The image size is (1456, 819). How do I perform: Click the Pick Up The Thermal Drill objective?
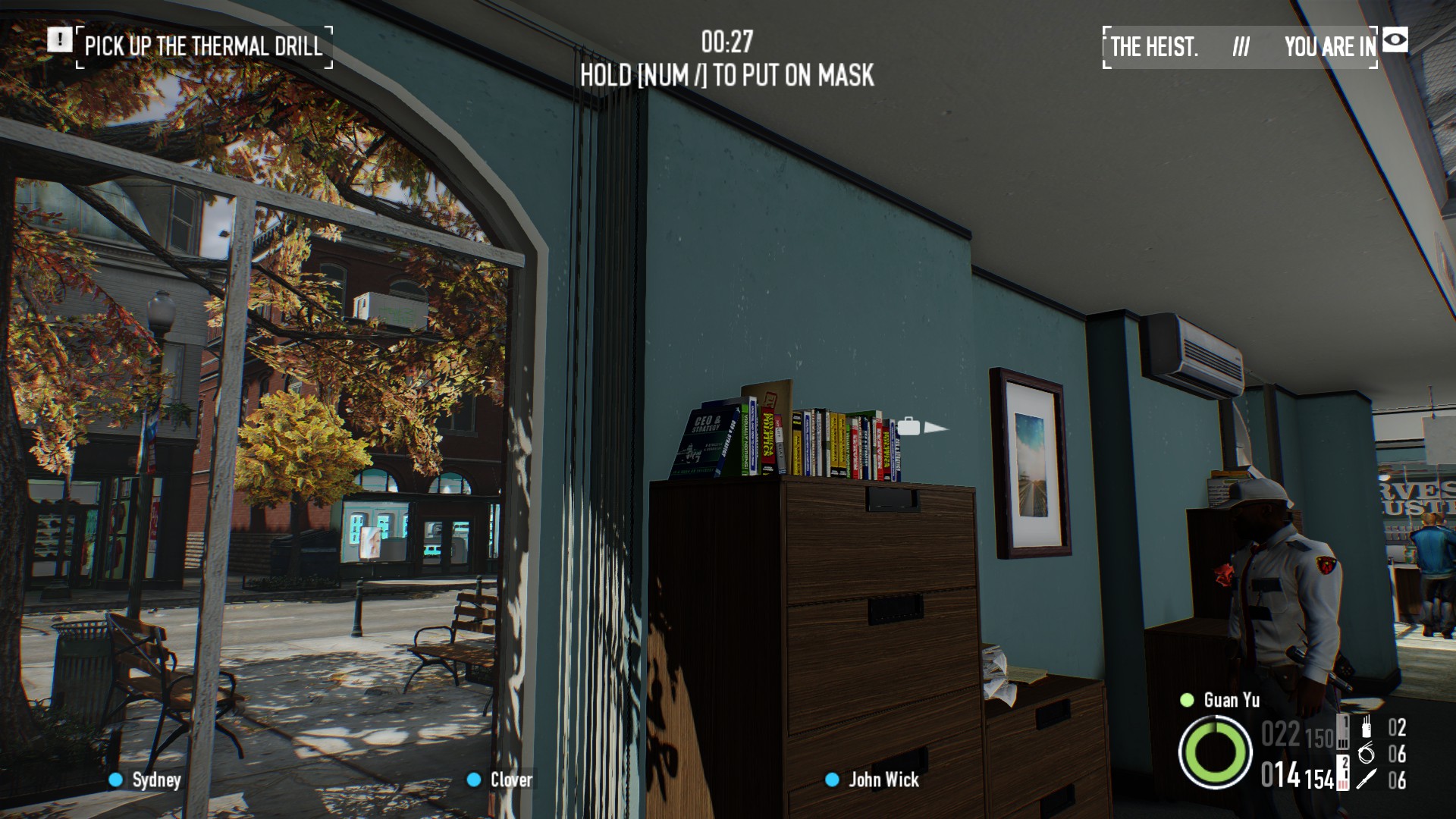204,47
